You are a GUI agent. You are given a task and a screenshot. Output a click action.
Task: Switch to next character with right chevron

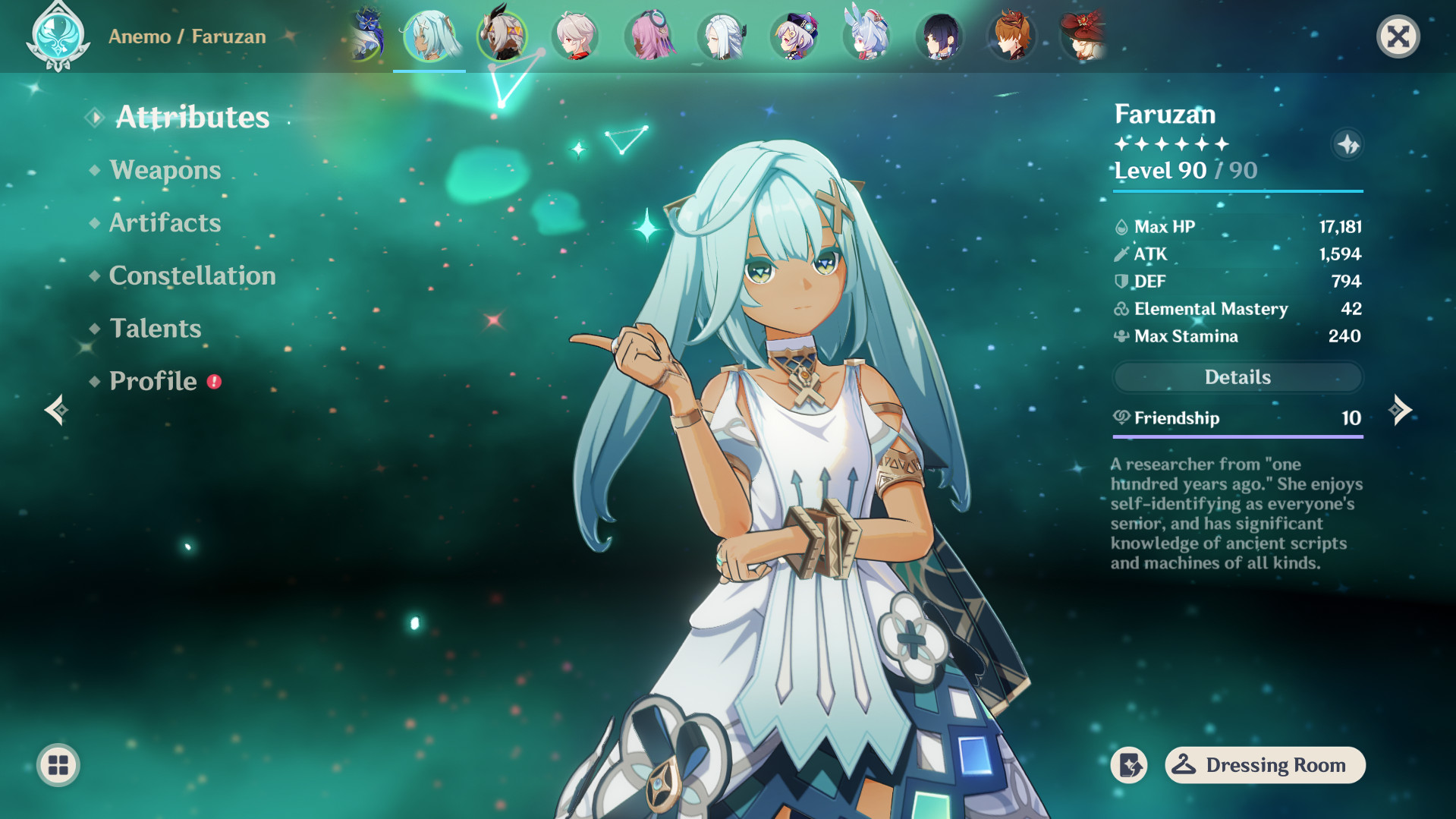click(1401, 409)
